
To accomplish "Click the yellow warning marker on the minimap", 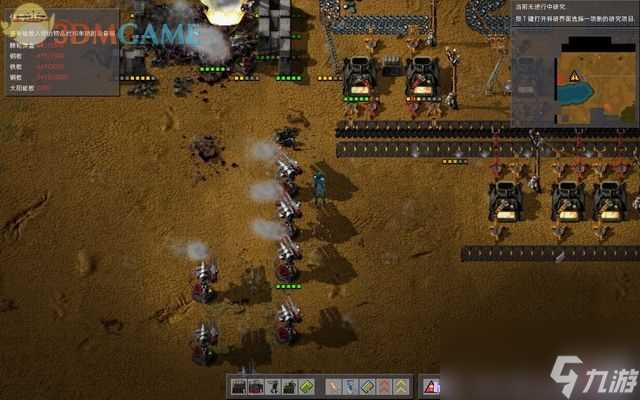I will 574,76.
